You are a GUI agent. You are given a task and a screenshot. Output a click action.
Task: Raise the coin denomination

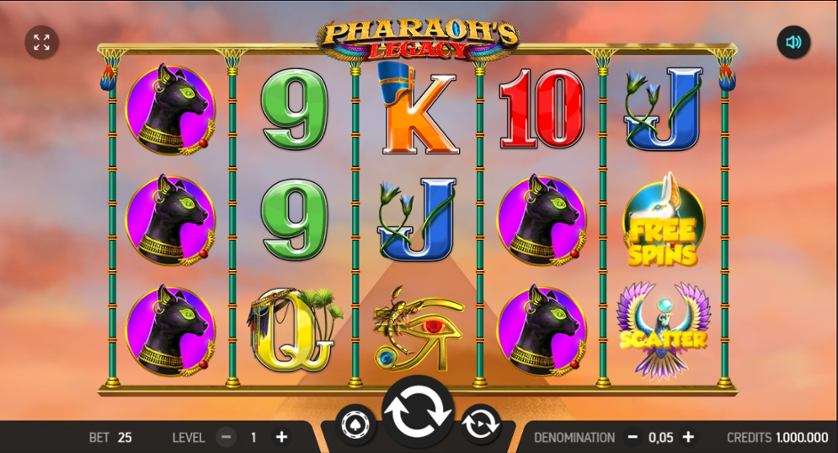click(x=688, y=437)
